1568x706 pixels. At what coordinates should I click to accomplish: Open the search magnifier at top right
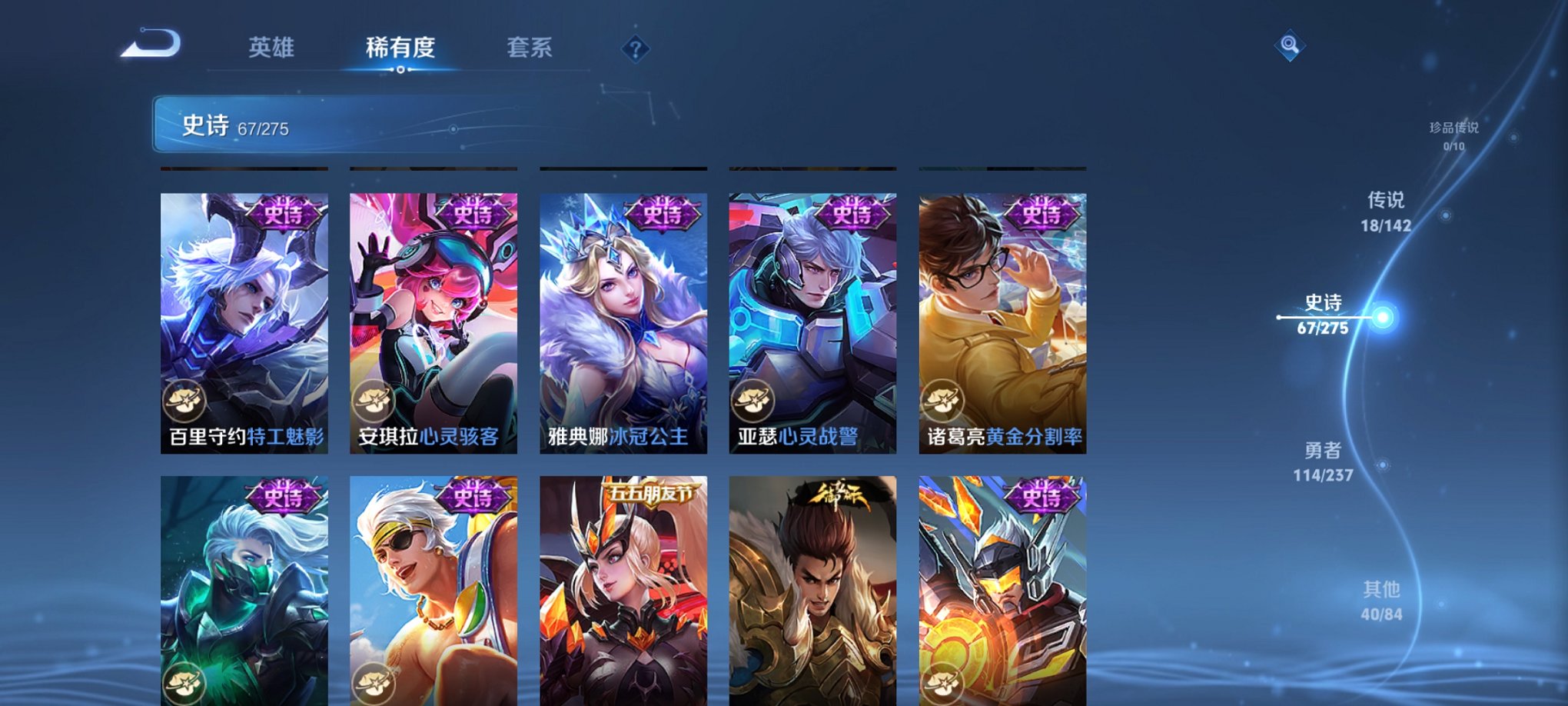coord(1288,45)
